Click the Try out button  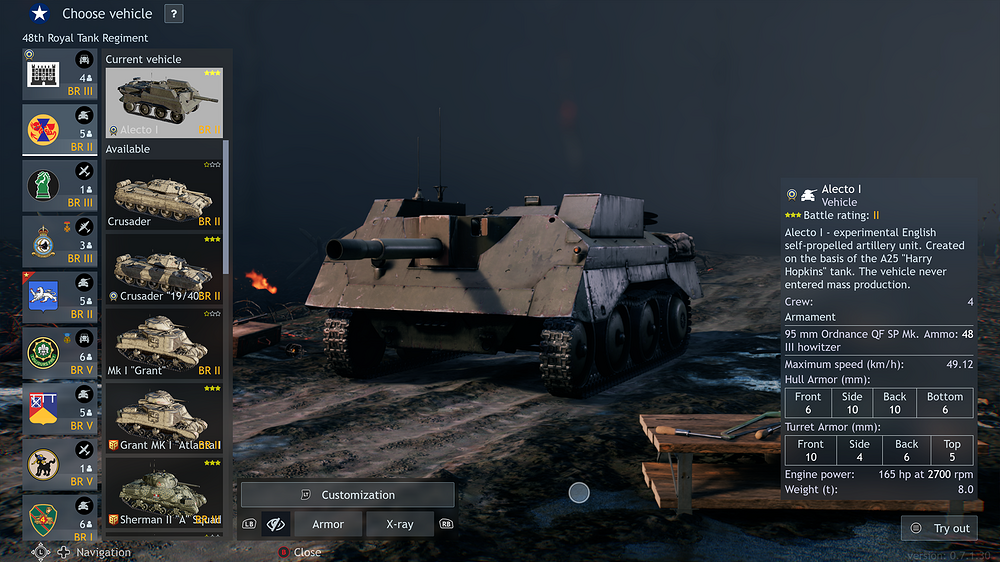pyautogui.click(x=941, y=528)
